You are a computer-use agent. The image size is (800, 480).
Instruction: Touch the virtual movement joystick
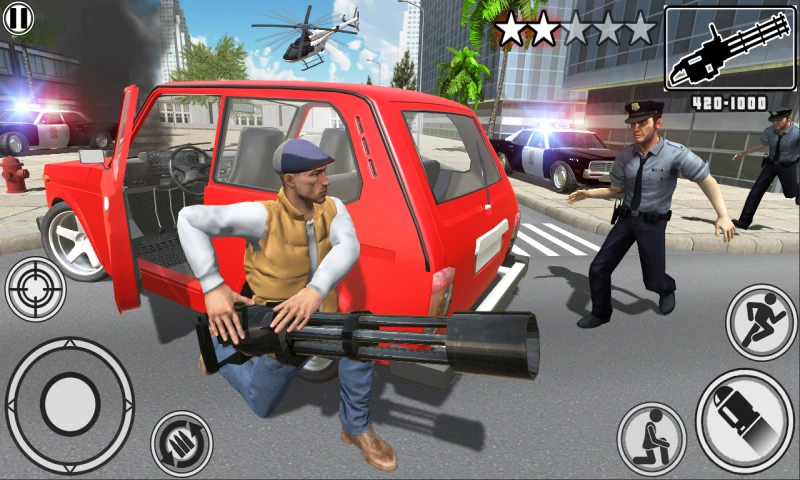pyautogui.click(x=69, y=404)
